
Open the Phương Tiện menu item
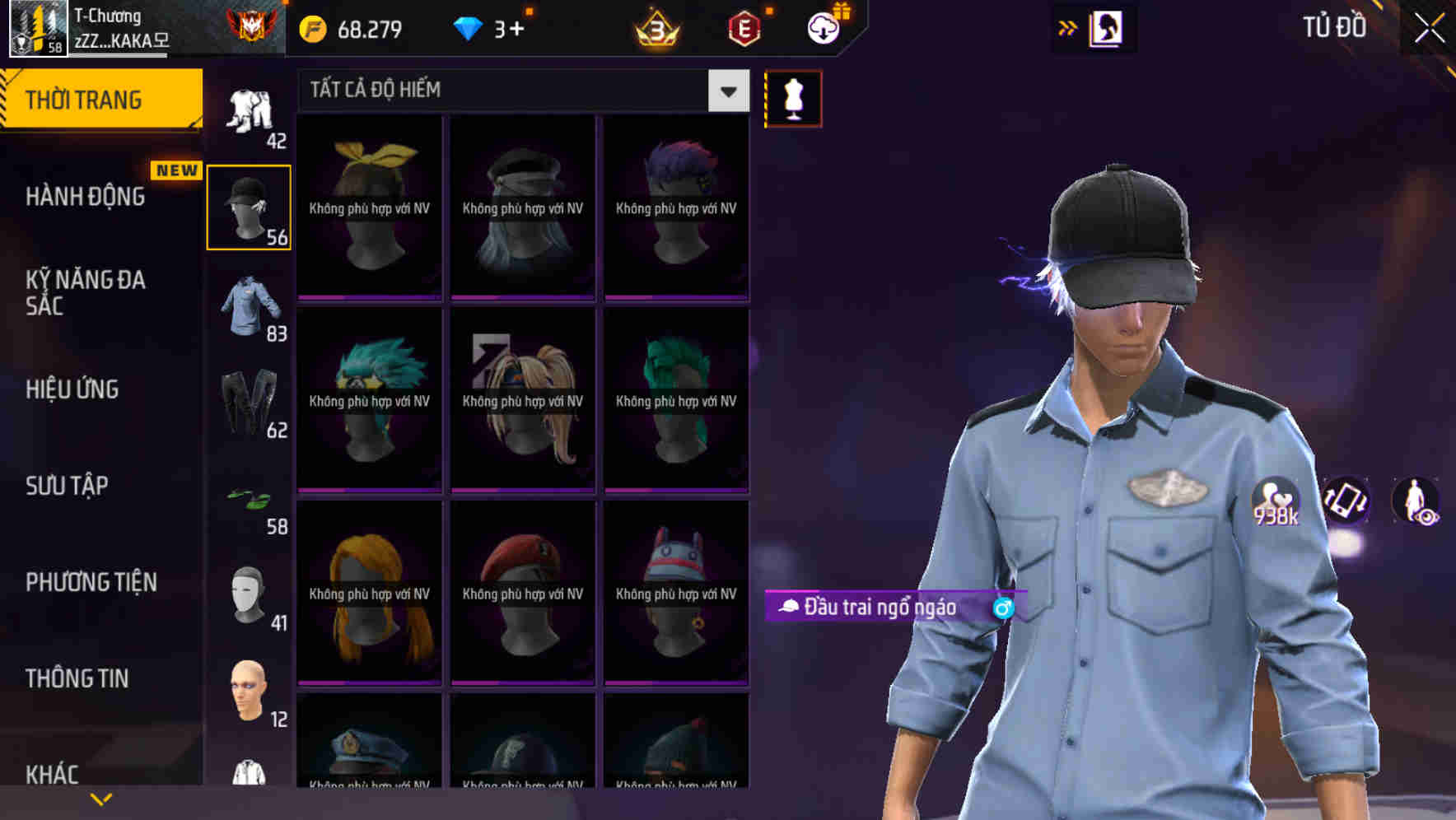pos(91,581)
